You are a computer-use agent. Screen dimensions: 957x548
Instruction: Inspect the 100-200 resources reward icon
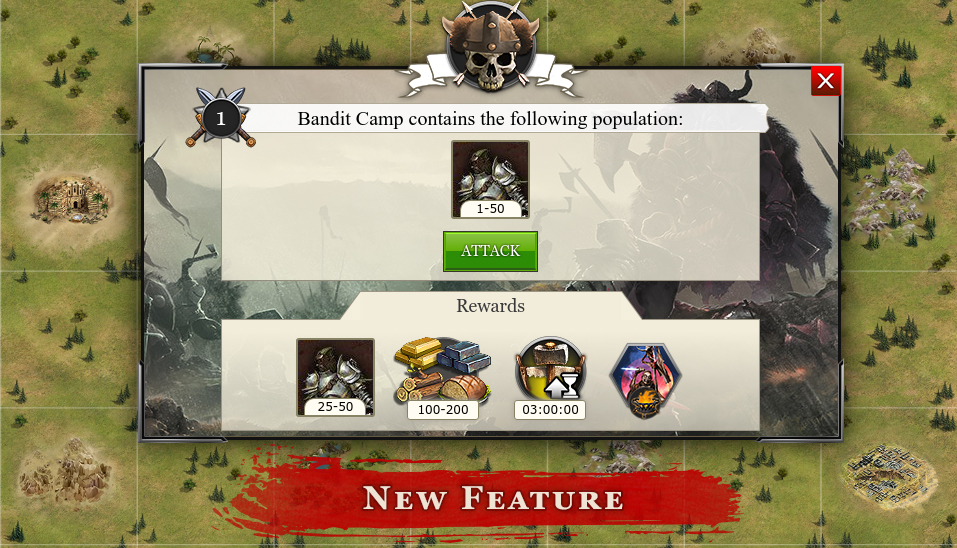(442, 374)
